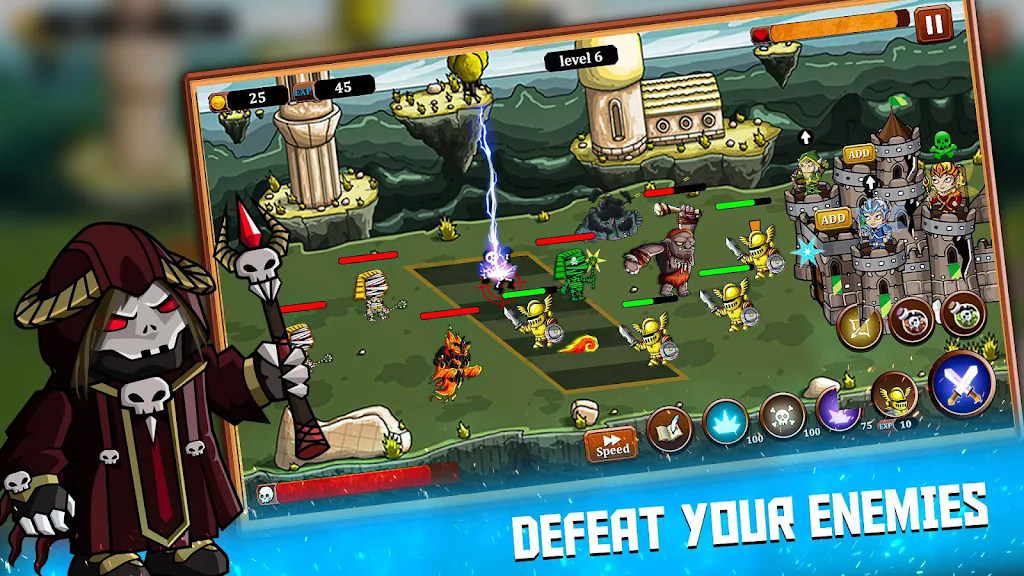Screen dimensions: 1024x576
Task: Summon a golden winged knight
Action: [894, 395]
